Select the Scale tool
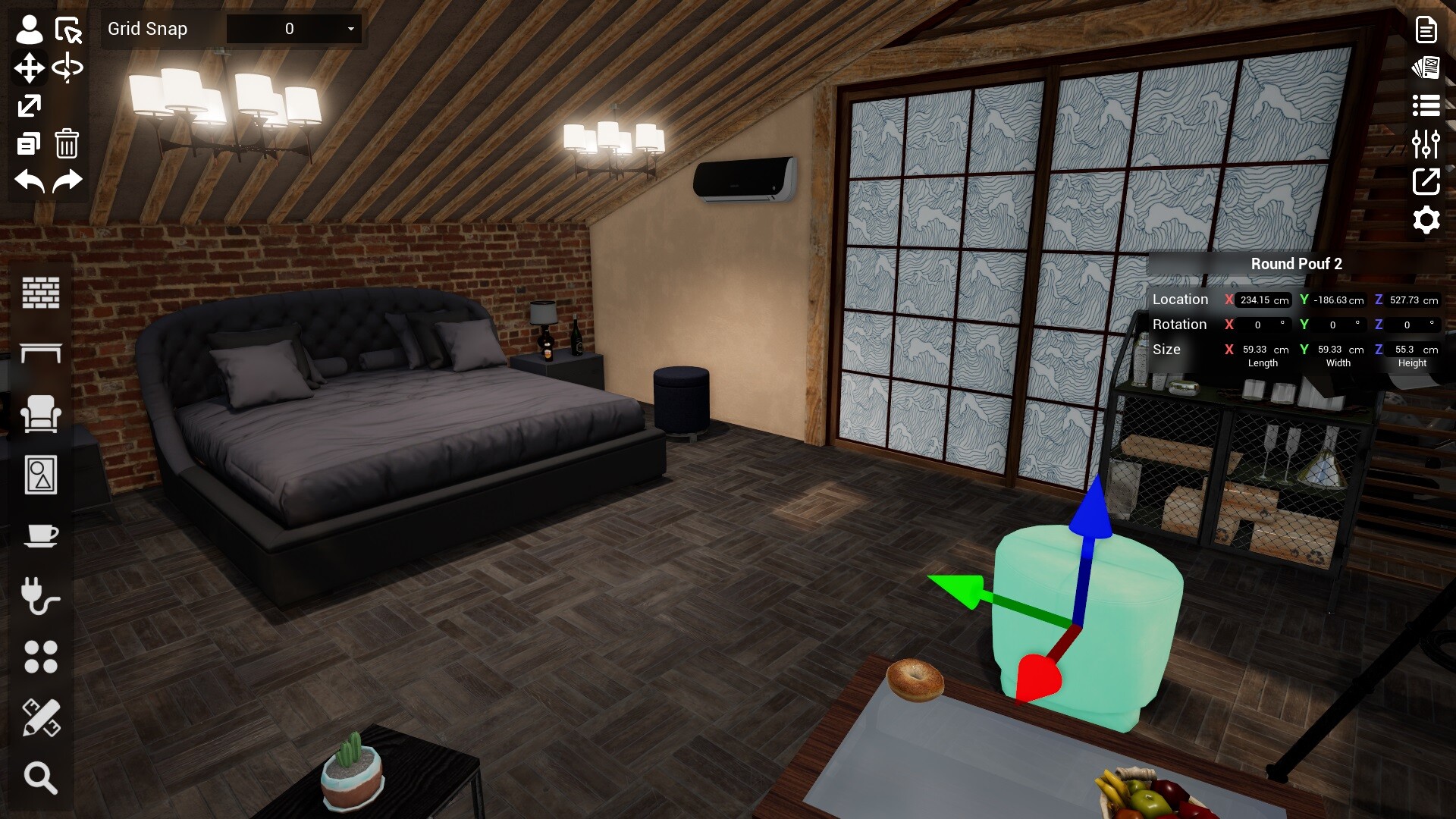This screenshot has height=819, width=1456. click(28, 105)
